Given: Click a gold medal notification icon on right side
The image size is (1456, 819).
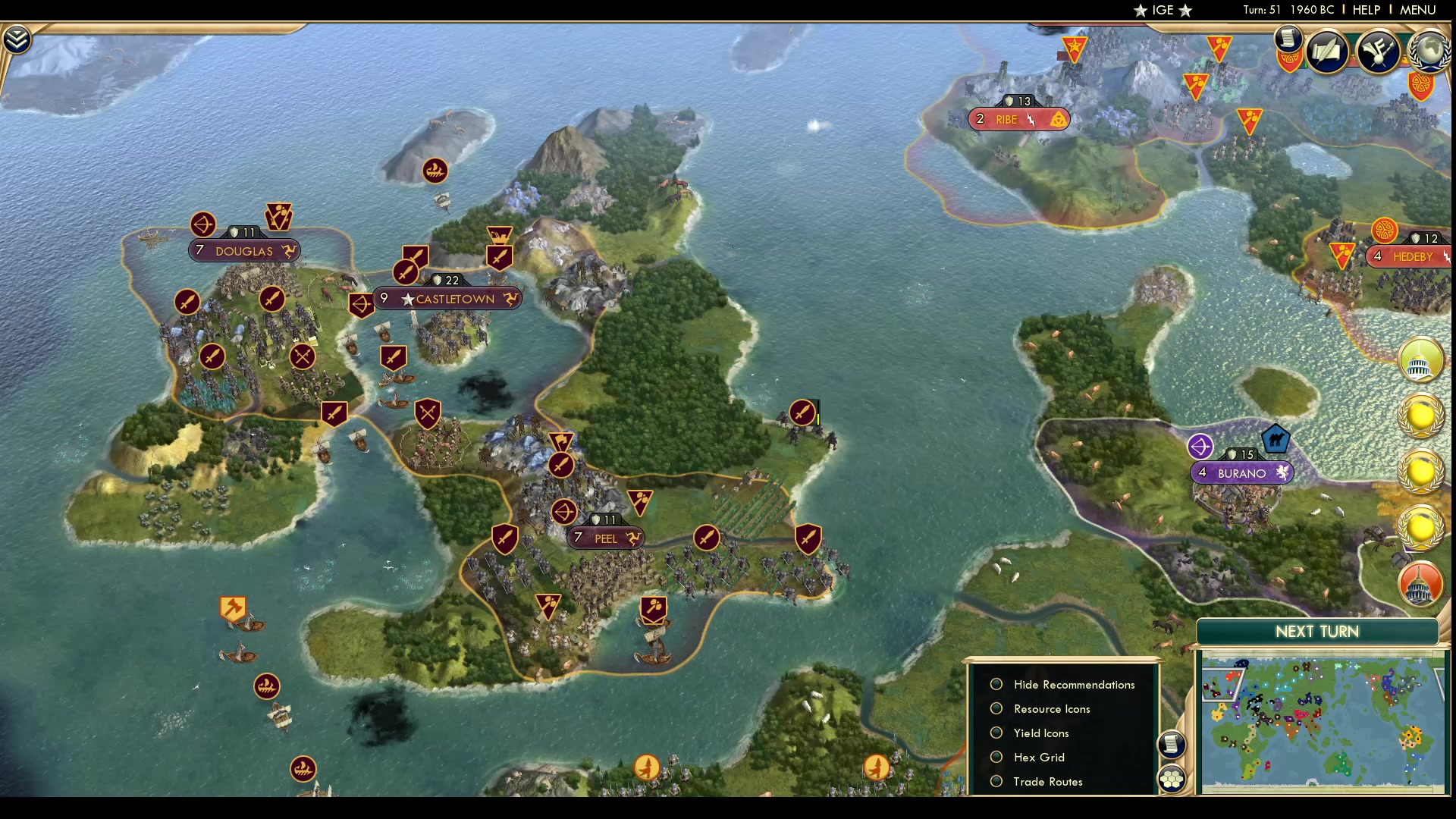Looking at the screenshot, I should click(1421, 416).
